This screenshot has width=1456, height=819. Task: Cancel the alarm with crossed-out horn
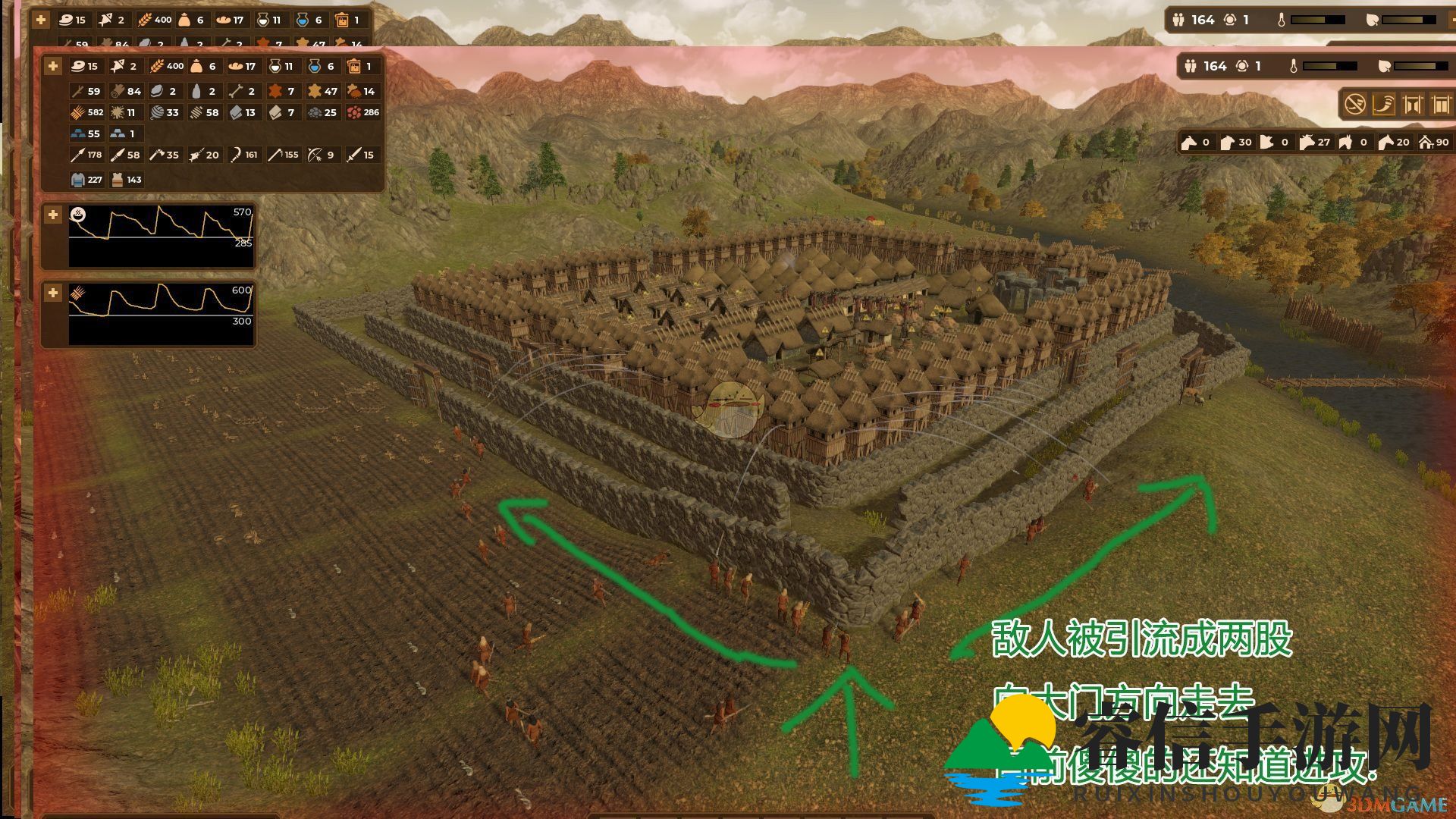pos(1355,104)
